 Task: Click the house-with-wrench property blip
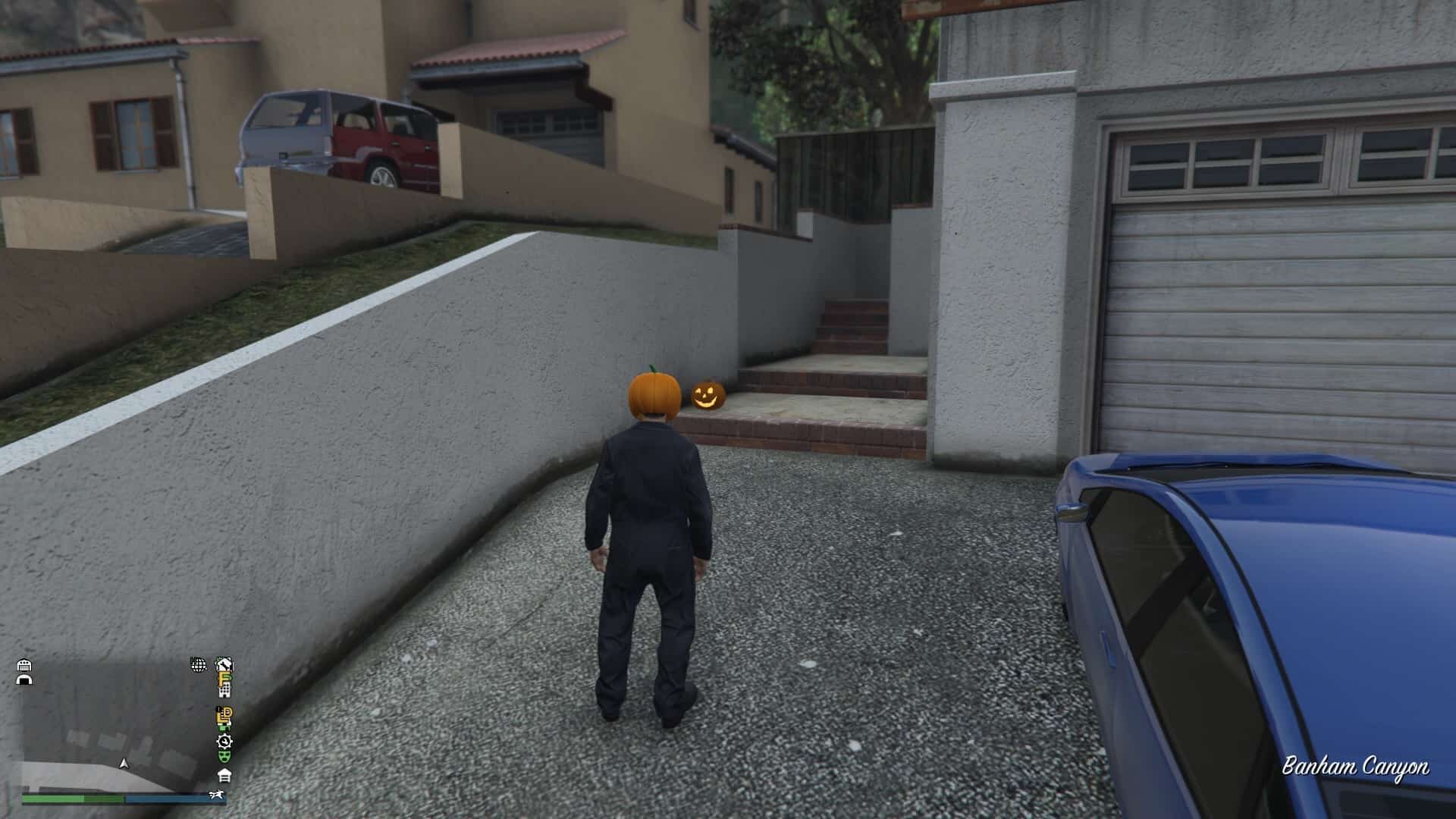(x=224, y=664)
